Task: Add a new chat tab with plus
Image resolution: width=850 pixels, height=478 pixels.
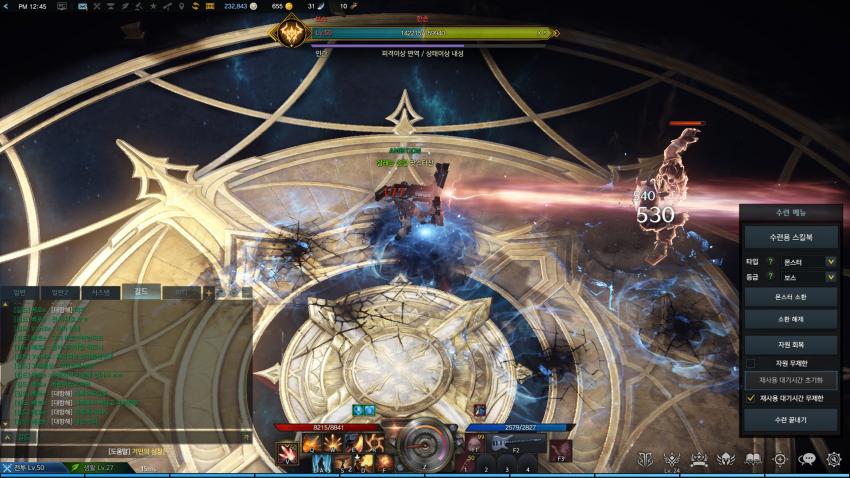Action: pyautogui.click(x=209, y=292)
